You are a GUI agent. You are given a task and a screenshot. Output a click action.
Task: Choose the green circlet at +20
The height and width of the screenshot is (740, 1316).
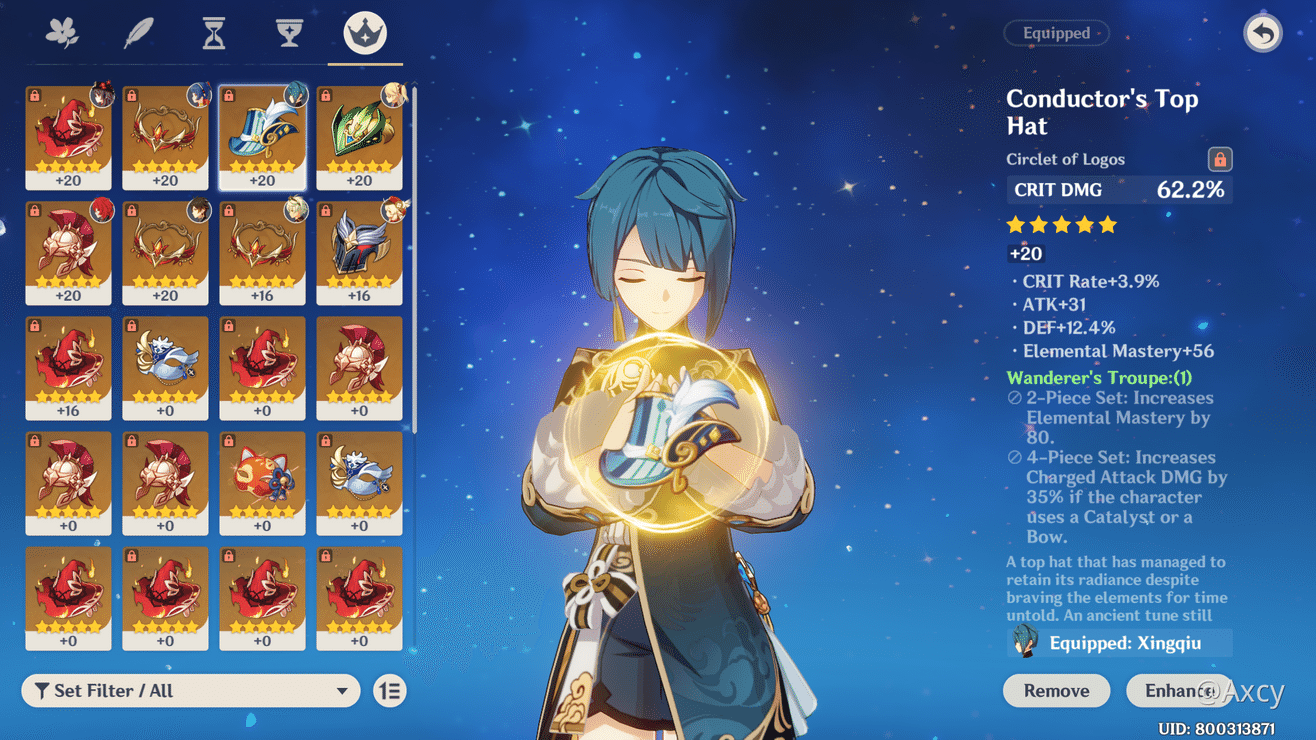tap(359, 137)
